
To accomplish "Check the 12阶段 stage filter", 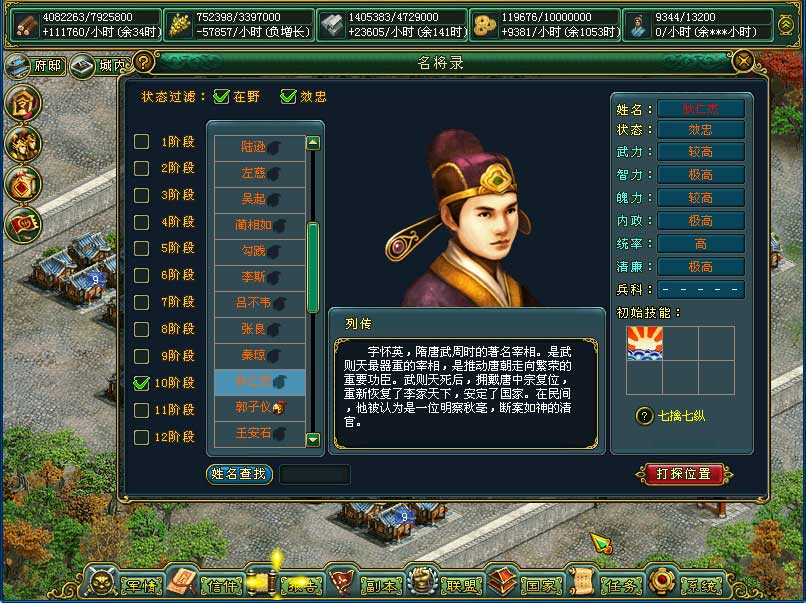I will pyautogui.click(x=142, y=436).
